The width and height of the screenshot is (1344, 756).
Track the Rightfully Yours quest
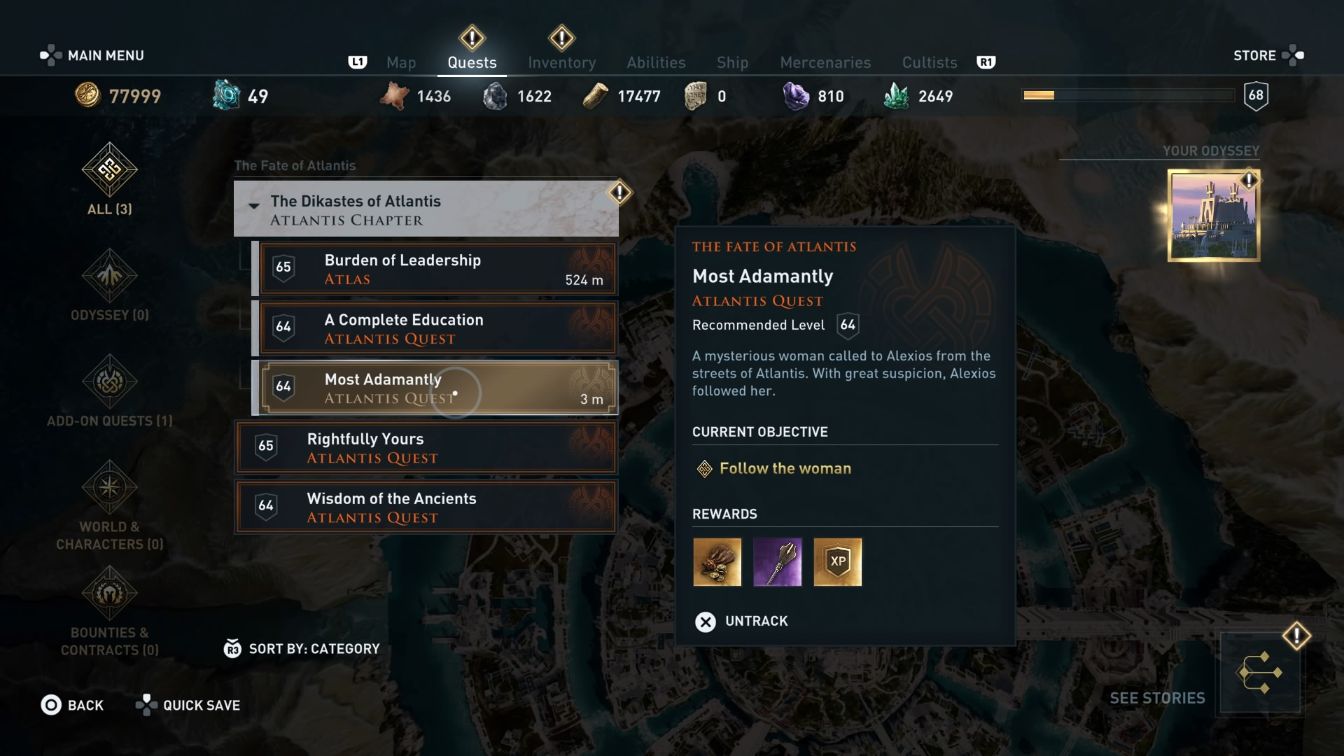pyautogui.click(x=425, y=448)
